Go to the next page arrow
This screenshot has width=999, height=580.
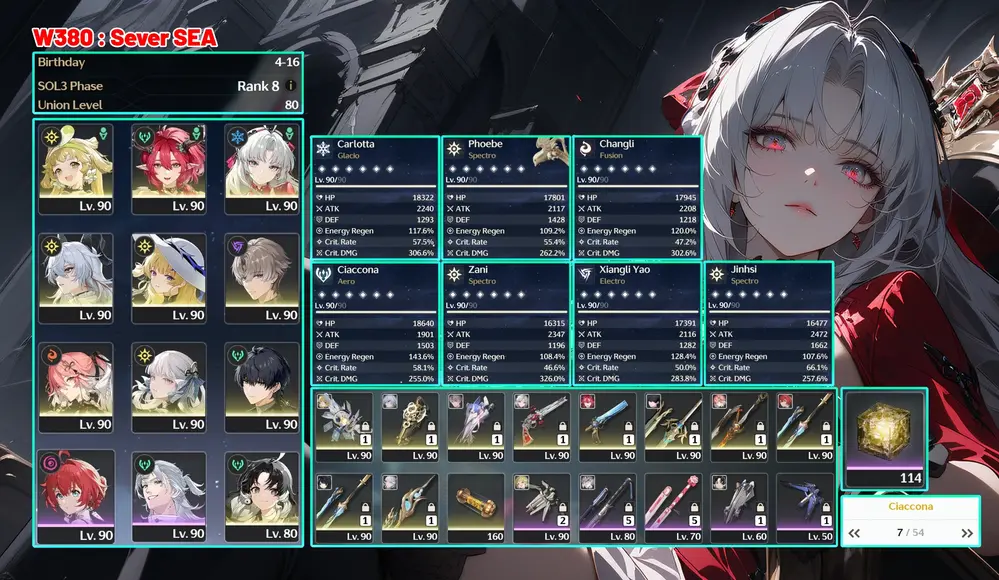pos(967,533)
